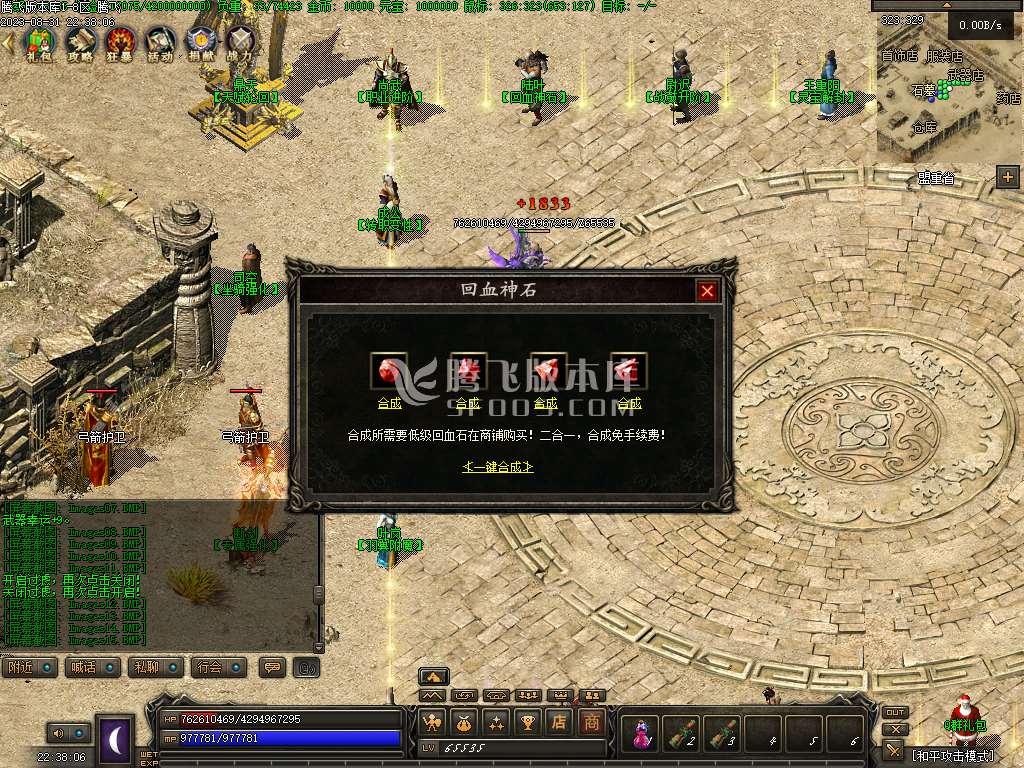Collapse the top icon row with the arrow
1024x768 pixels.
point(9,42)
